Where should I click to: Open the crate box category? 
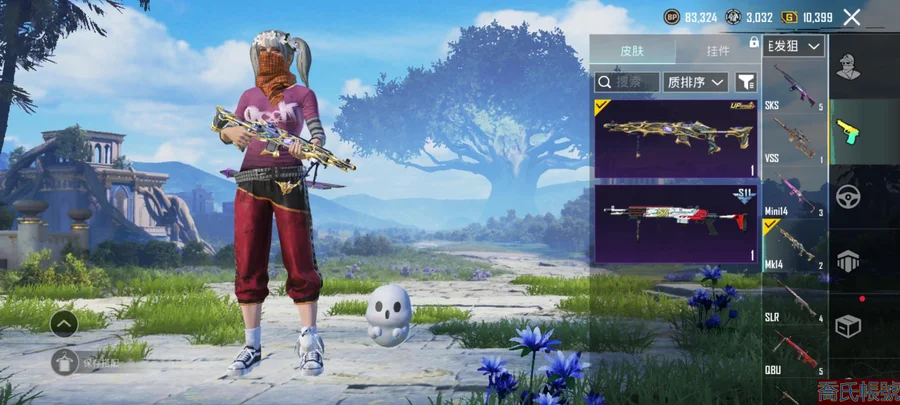click(x=850, y=326)
